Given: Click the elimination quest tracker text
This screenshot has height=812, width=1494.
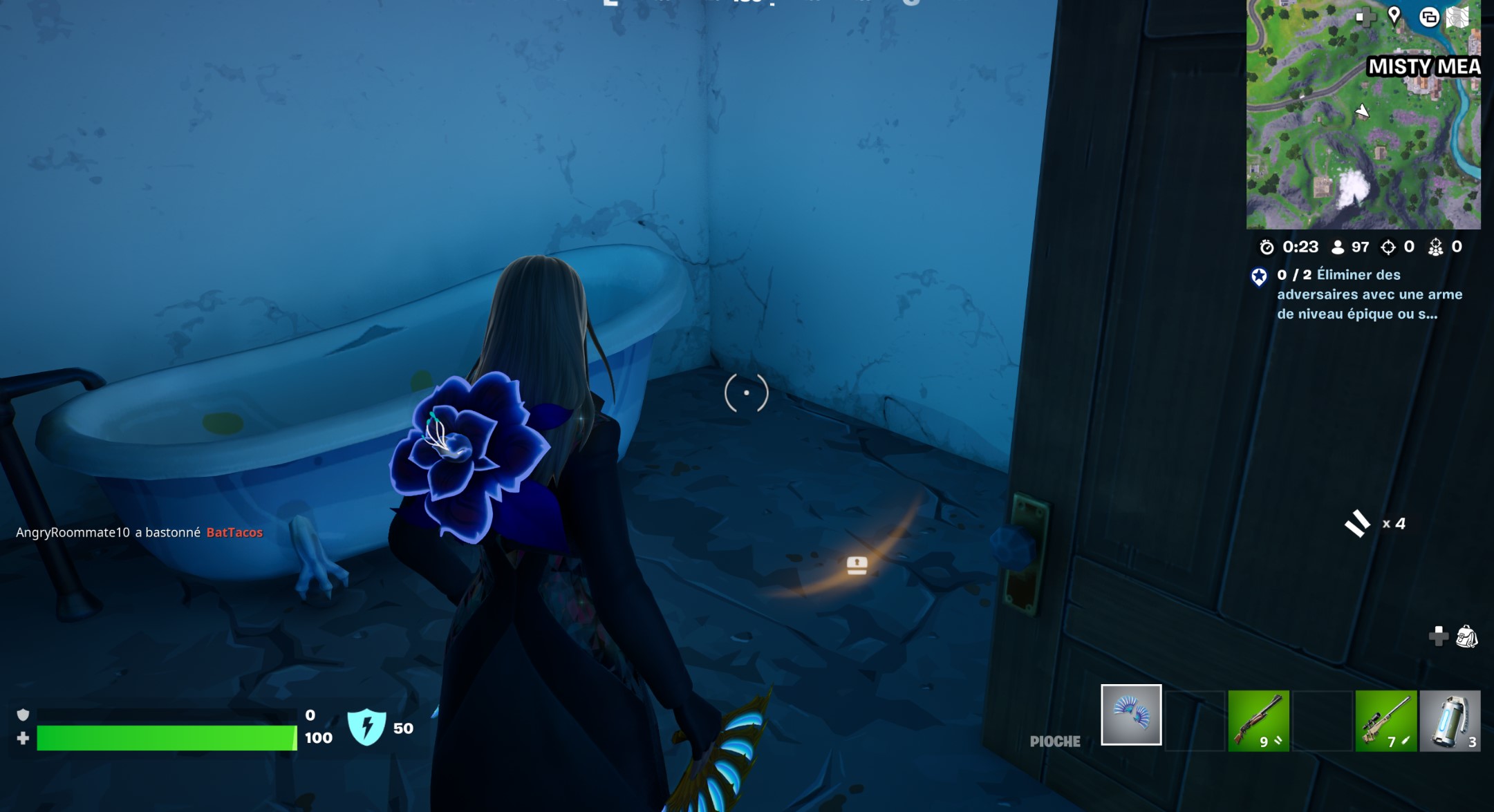Looking at the screenshot, I should point(1369,294).
